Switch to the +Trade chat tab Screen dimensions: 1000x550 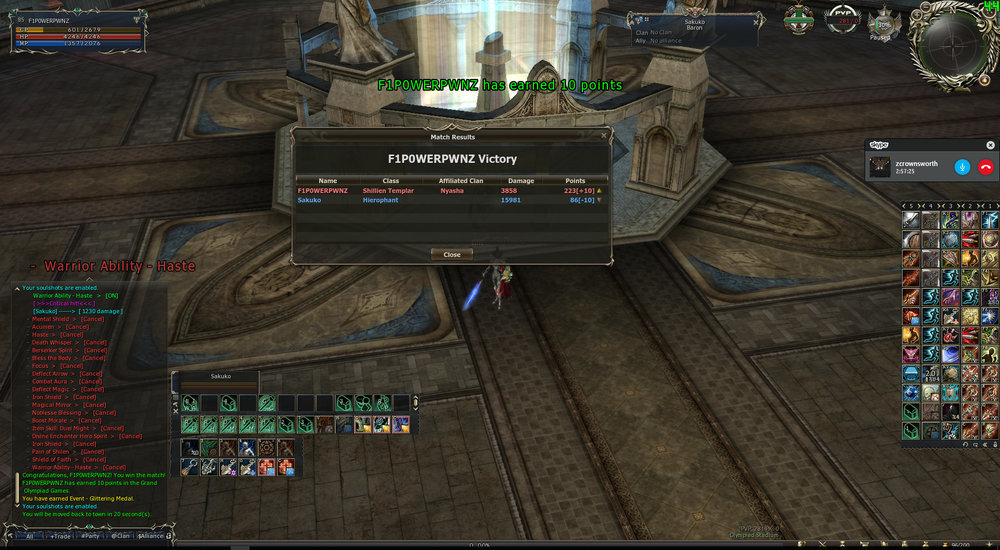point(61,536)
